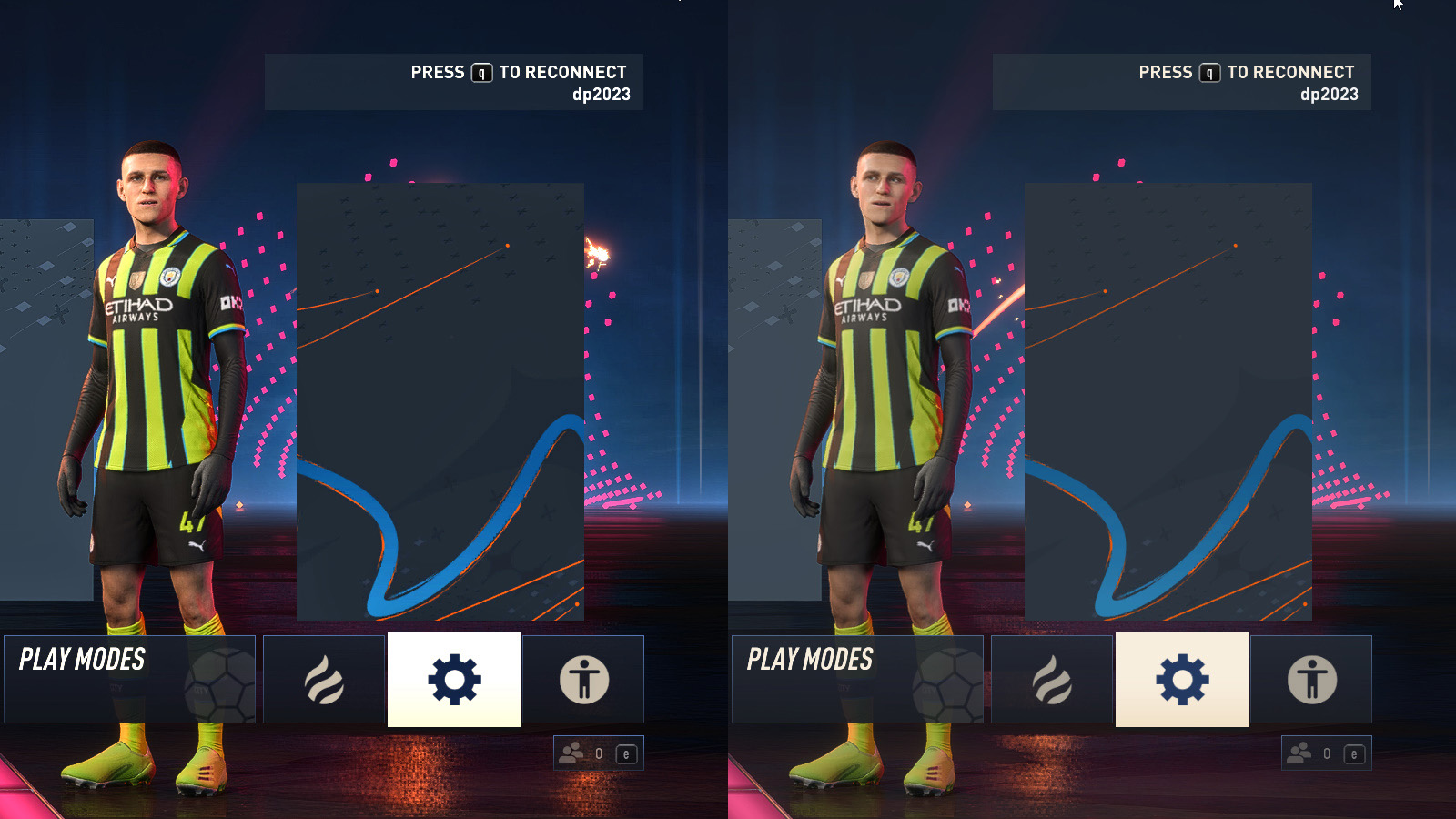The width and height of the screenshot is (1456, 819).
Task: Open the accessibility figure tile
Action: click(x=583, y=679)
